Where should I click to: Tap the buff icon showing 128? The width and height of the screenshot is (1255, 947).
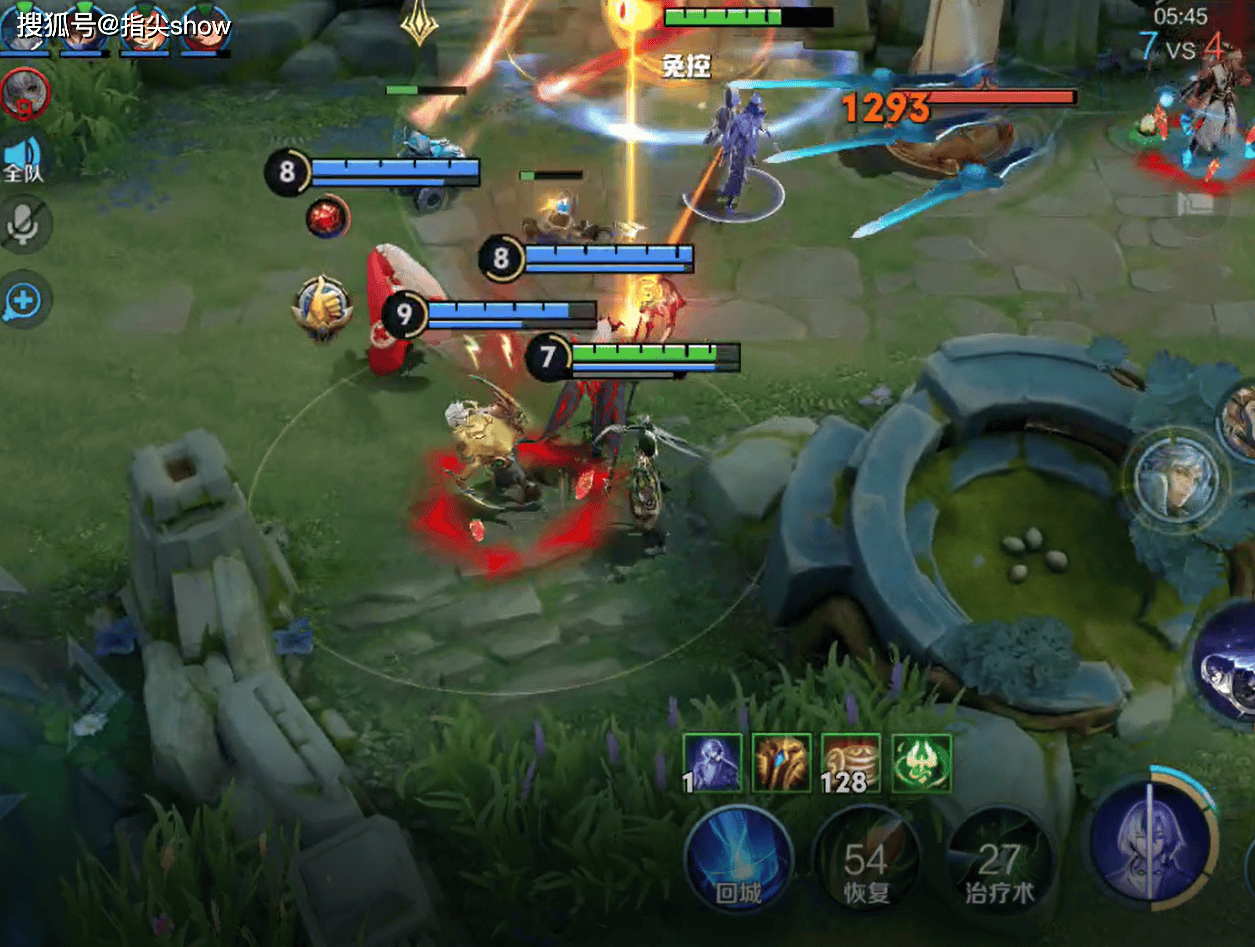851,763
